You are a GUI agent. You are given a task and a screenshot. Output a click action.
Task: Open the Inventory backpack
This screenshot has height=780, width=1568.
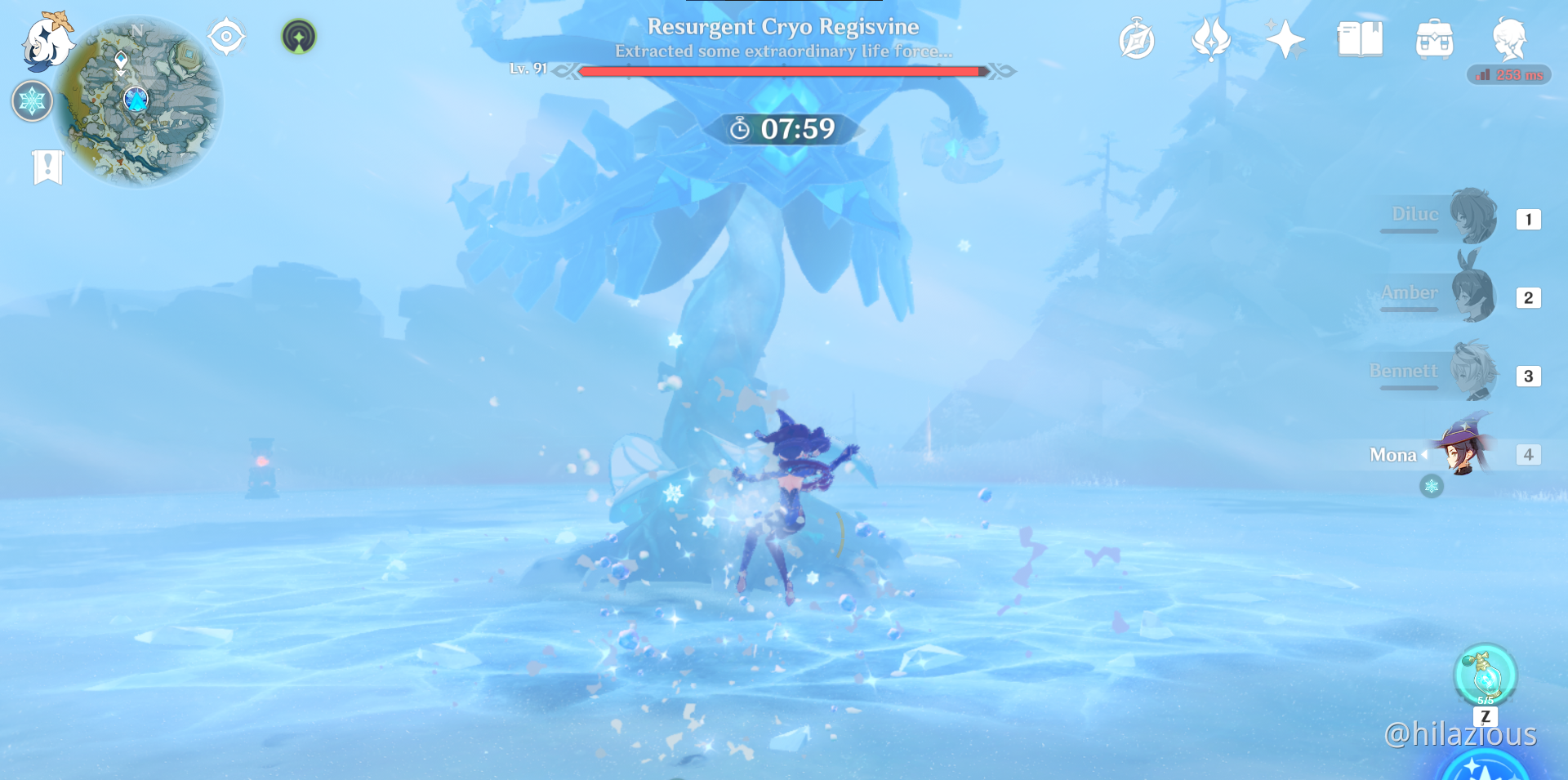coord(1435,39)
